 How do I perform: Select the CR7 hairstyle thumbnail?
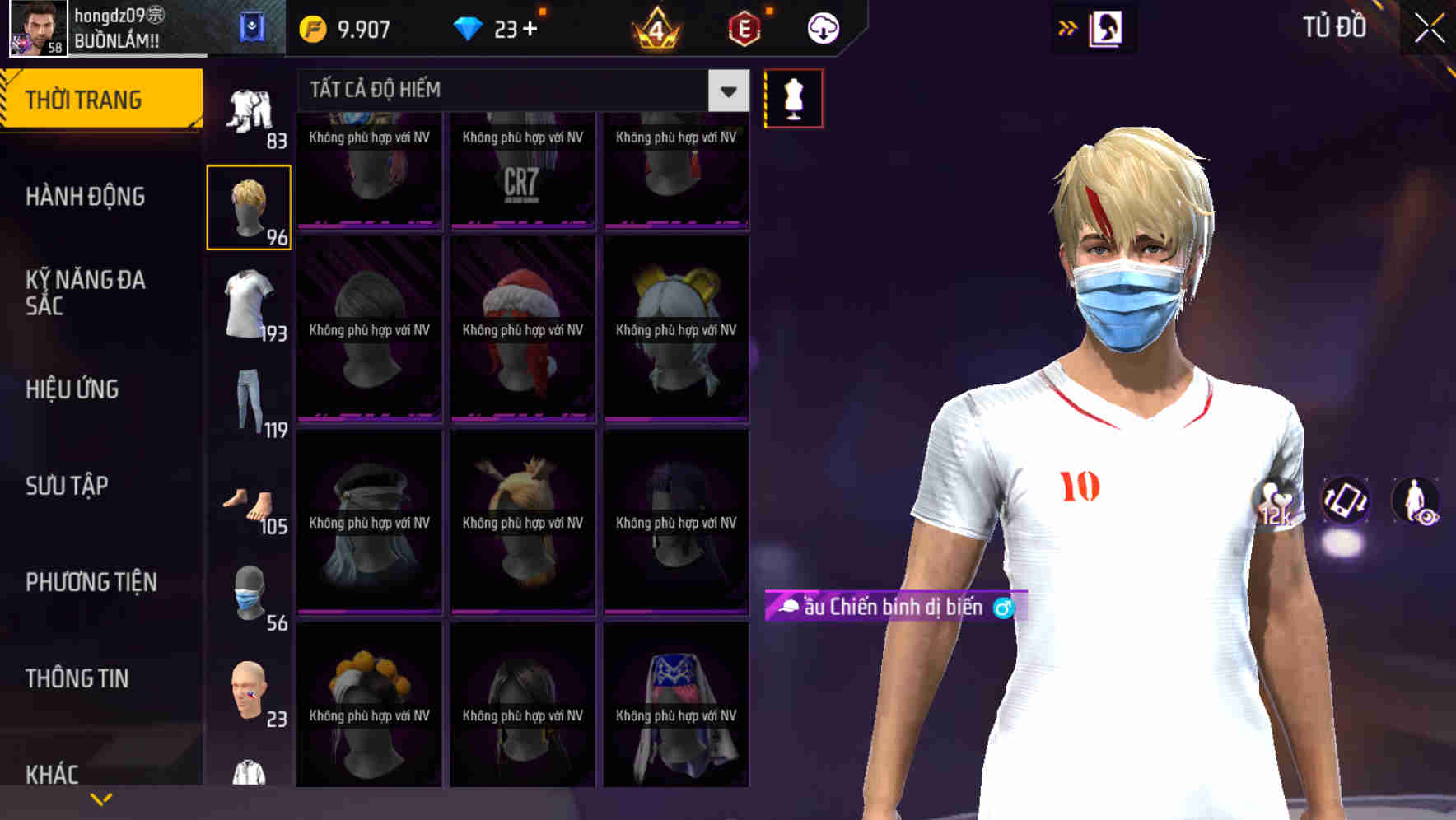522,170
